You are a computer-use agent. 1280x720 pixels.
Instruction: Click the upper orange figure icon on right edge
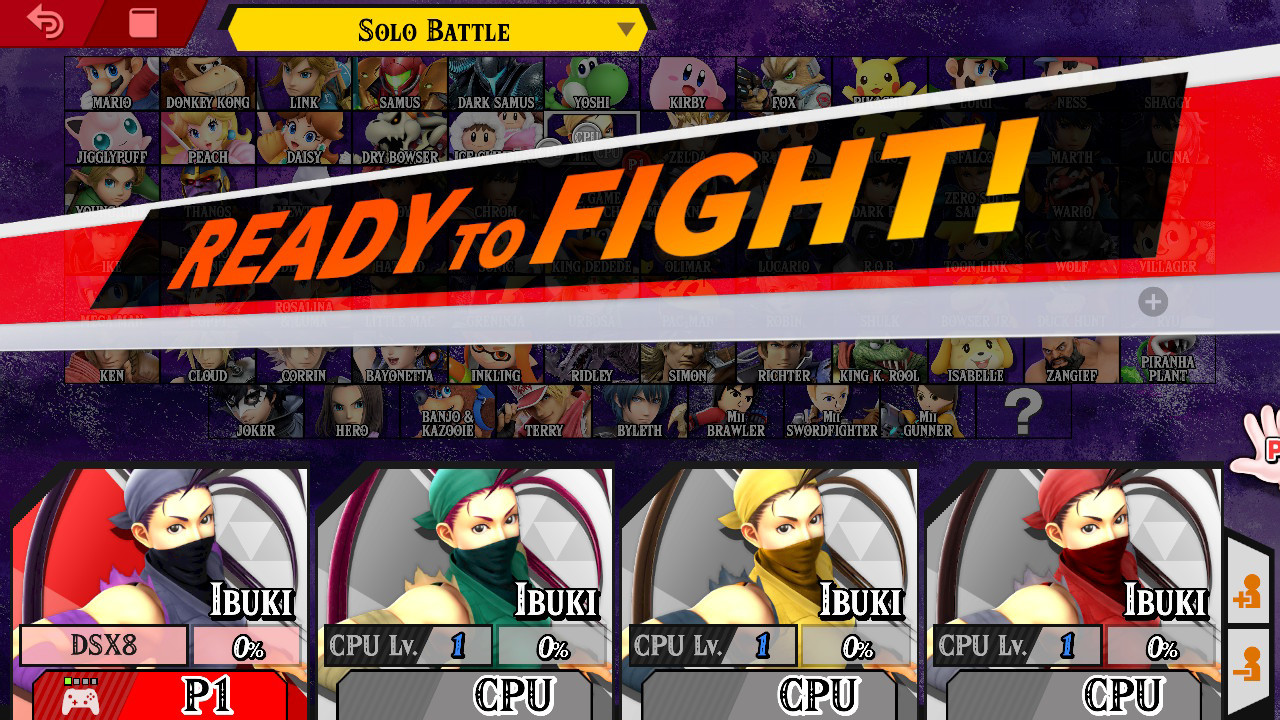click(x=1247, y=592)
